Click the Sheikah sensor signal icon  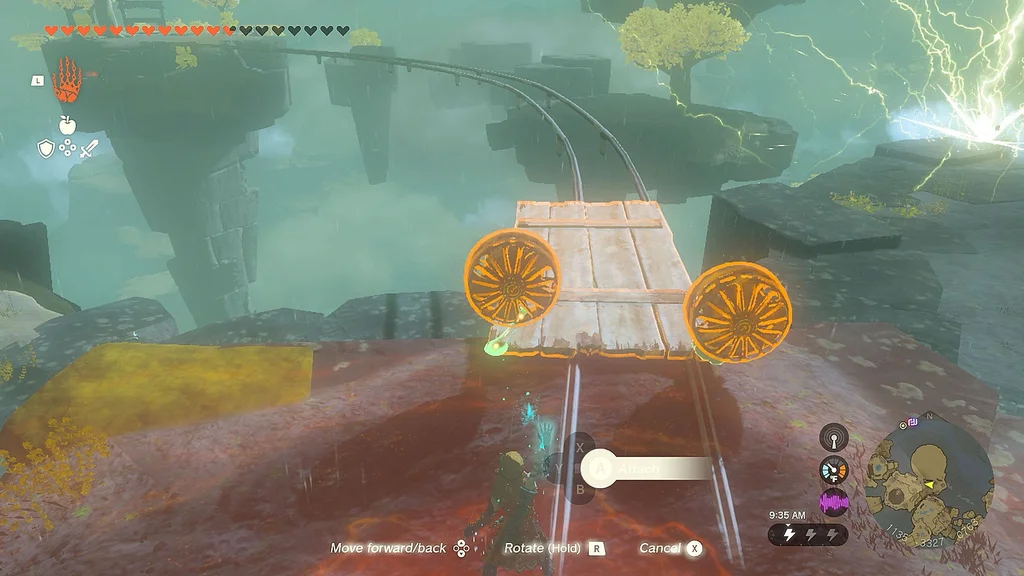833,437
